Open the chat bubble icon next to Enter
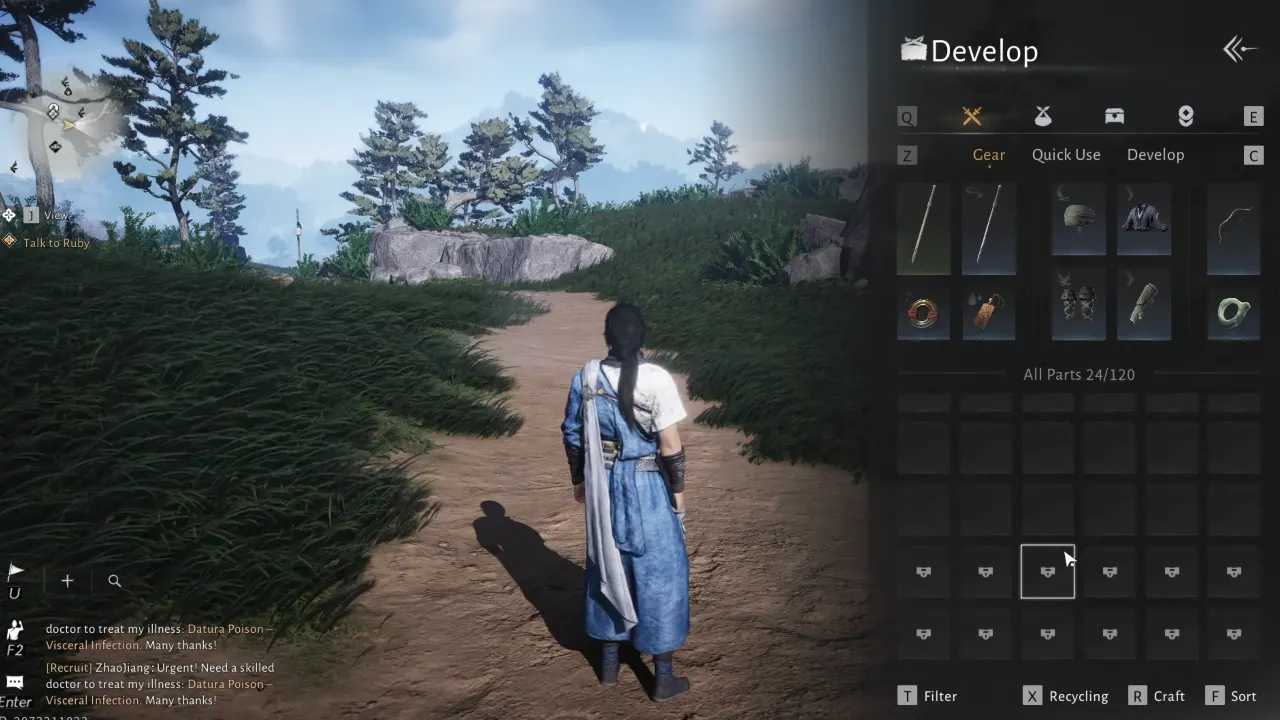The image size is (1280, 720). pyautogui.click(x=15, y=681)
